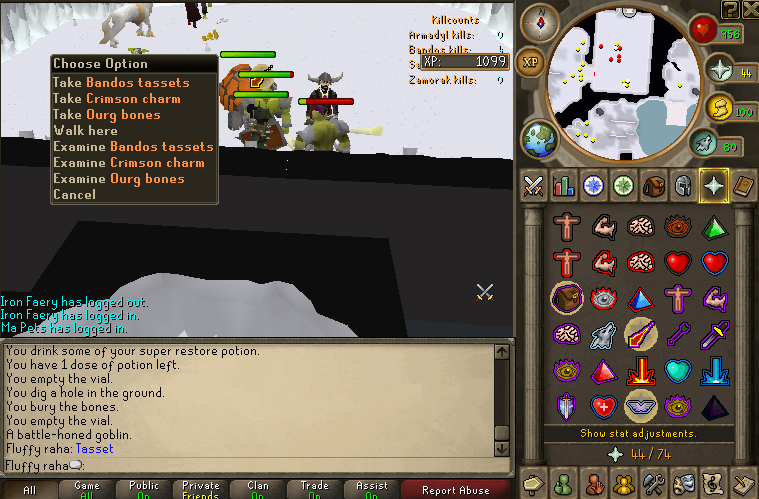Switch to the Game chat tab
This screenshot has height=499, width=759.
(x=87, y=490)
